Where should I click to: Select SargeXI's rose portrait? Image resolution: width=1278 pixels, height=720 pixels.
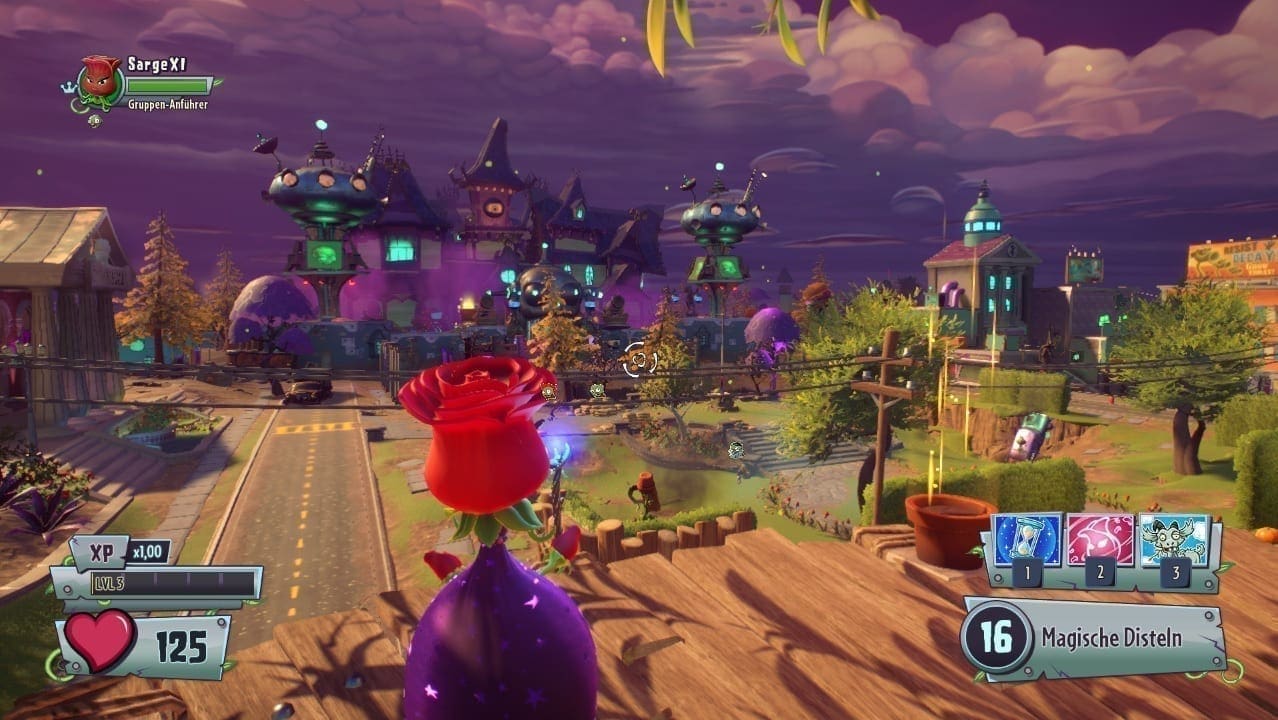tap(99, 78)
